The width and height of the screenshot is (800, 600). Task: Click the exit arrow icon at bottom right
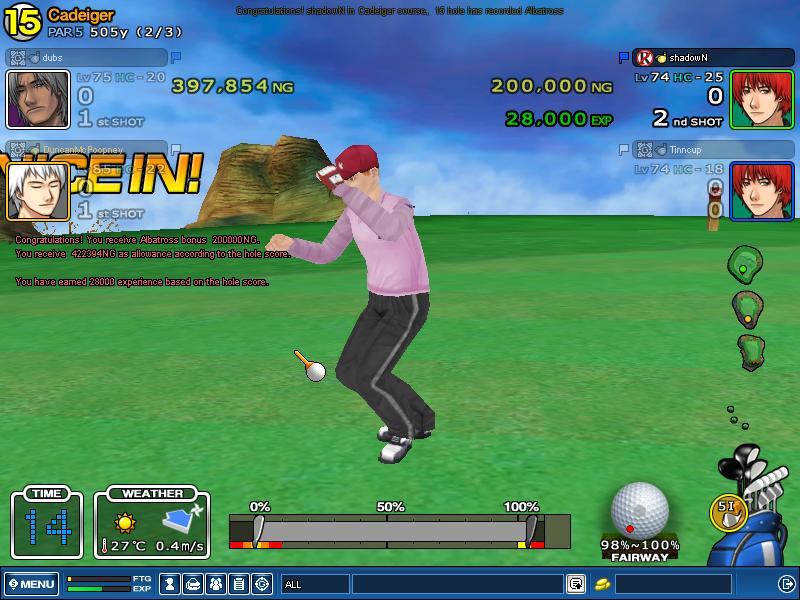coord(786,583)
